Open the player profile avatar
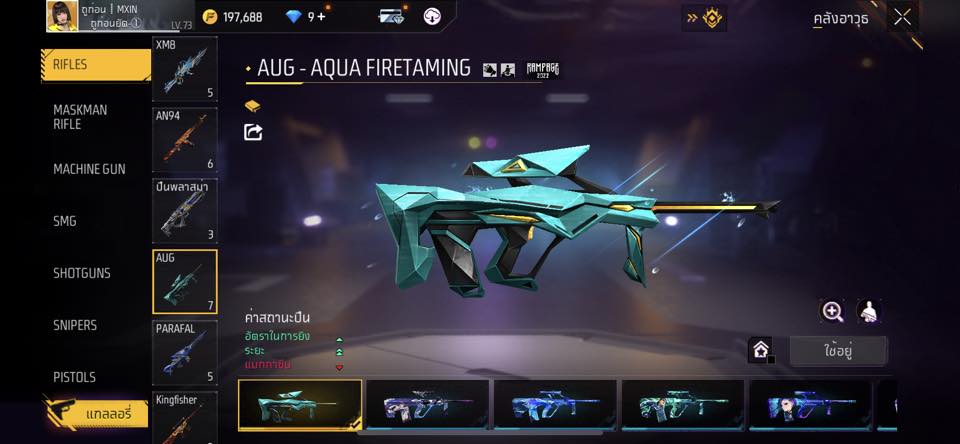 coord(62,15)
